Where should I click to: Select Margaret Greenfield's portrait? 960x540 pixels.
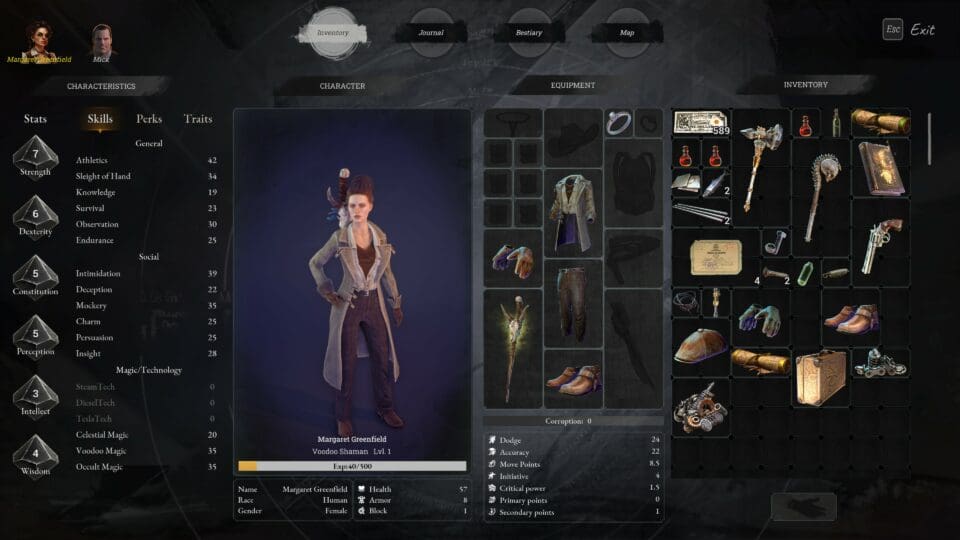[40, 40]
